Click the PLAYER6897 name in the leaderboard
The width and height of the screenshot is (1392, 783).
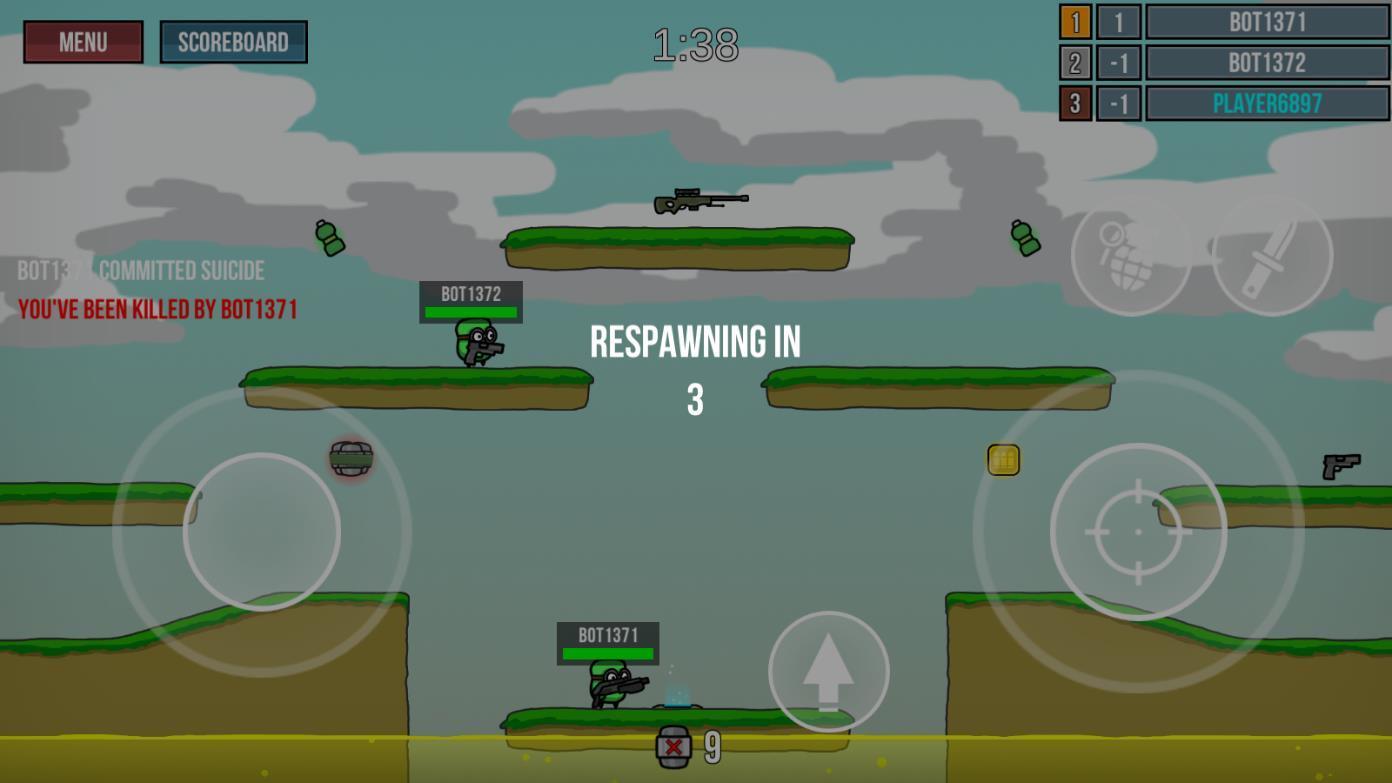[1267, 102]
